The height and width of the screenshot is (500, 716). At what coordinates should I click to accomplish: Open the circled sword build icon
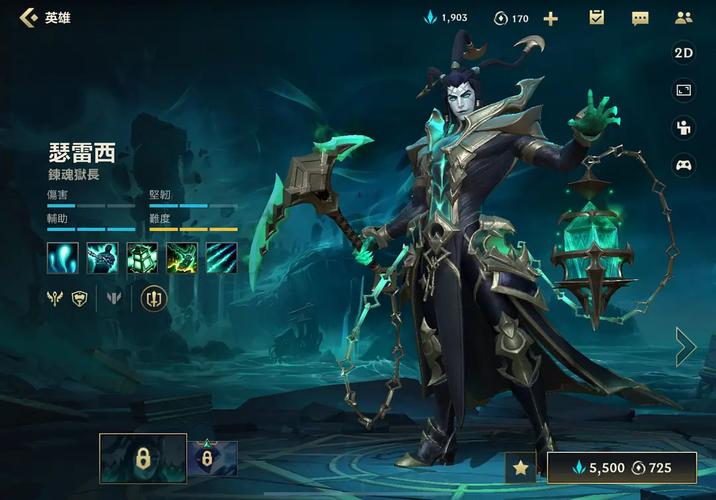pyautogui.click(x=154, y=297)
